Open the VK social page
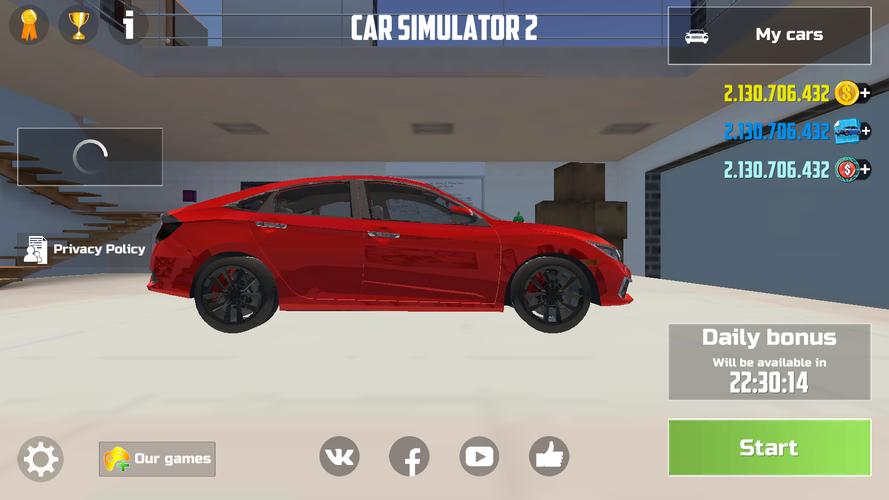The width and height of the screenshot is (889, 500). pos(339,457)
